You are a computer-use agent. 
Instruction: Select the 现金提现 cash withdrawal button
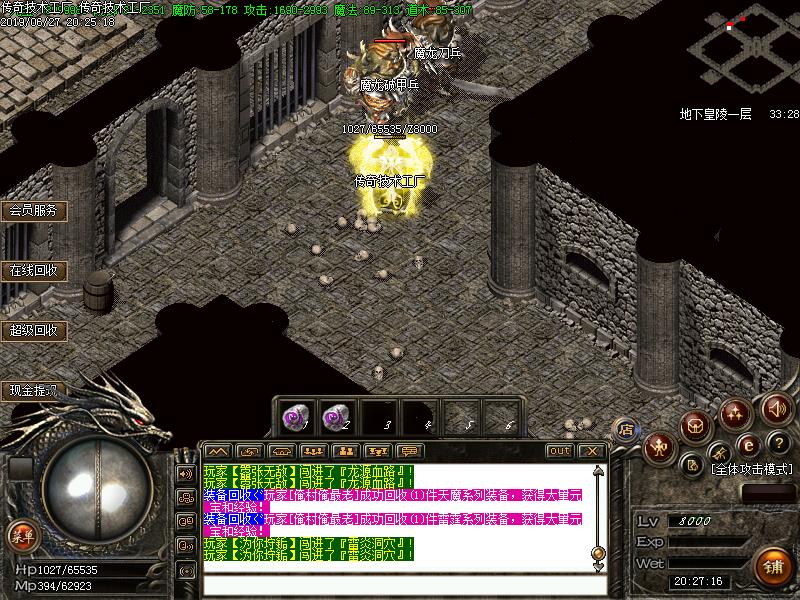32,390
